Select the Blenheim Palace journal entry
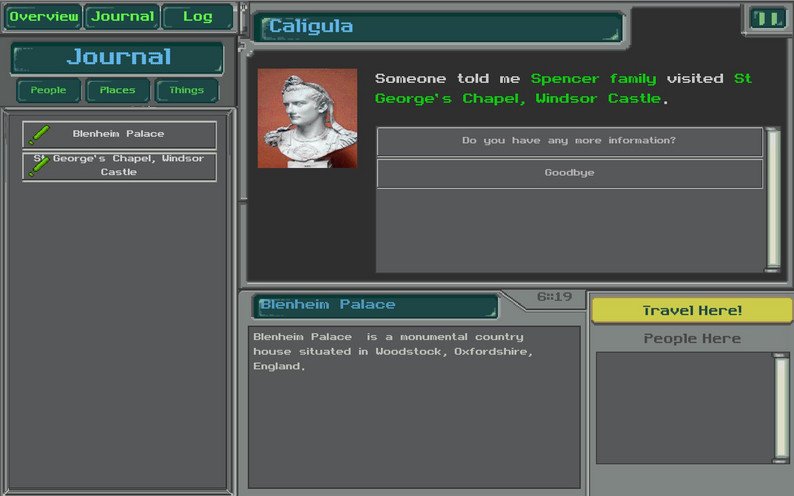Screen dimensions: 794x496 [x=119, y=134]
